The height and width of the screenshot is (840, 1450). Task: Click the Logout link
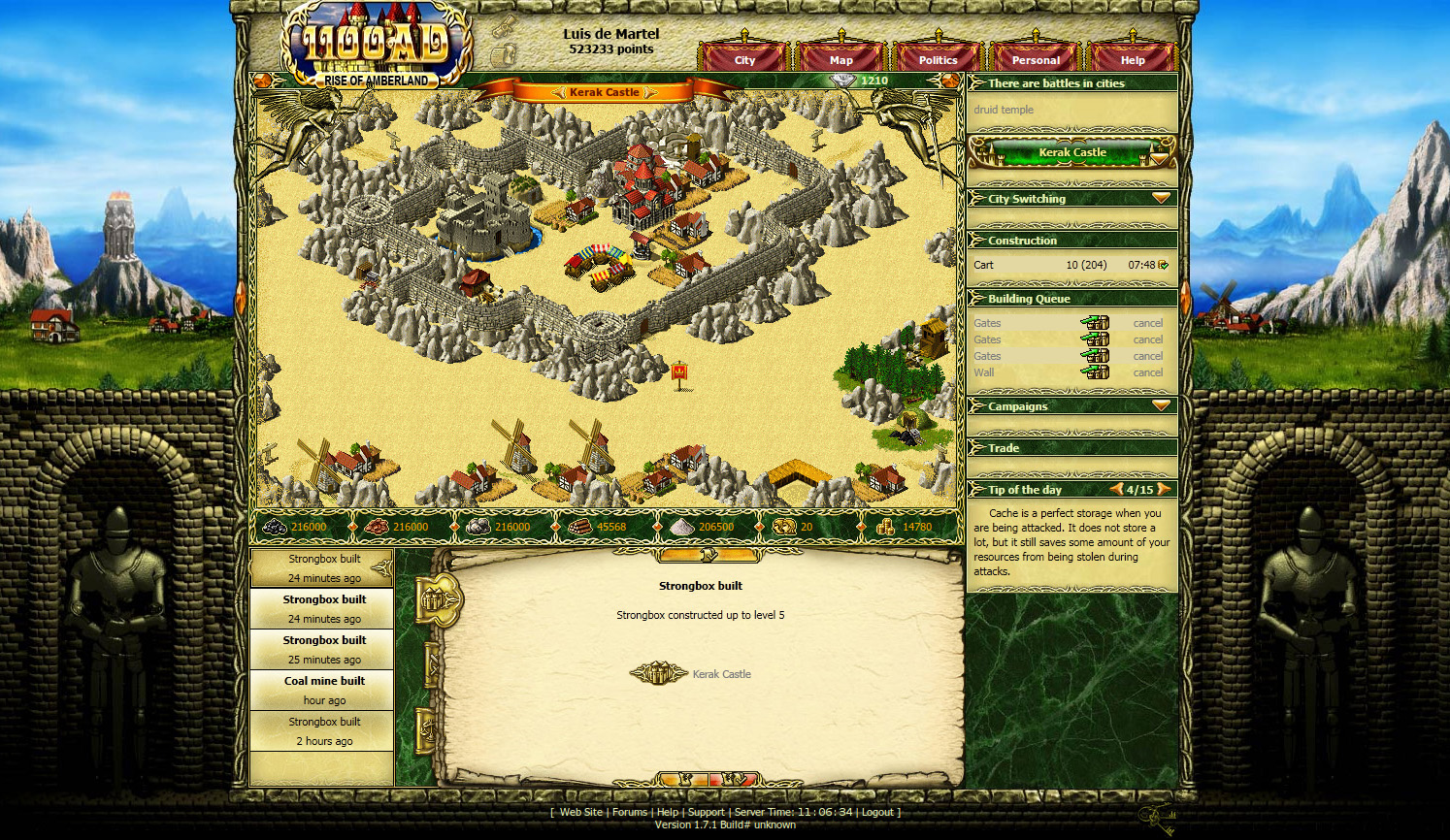877,812
